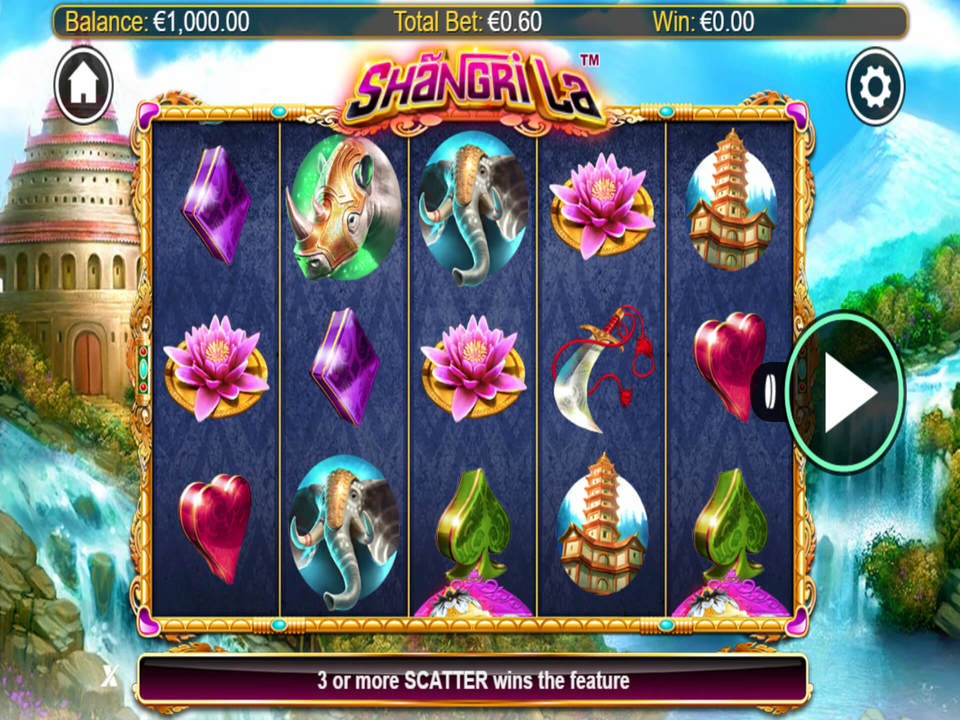Image resolution: width=960 pixels, height=720 pixels.
Task: Click the white X icon beside the message bar
Action: 110,676
